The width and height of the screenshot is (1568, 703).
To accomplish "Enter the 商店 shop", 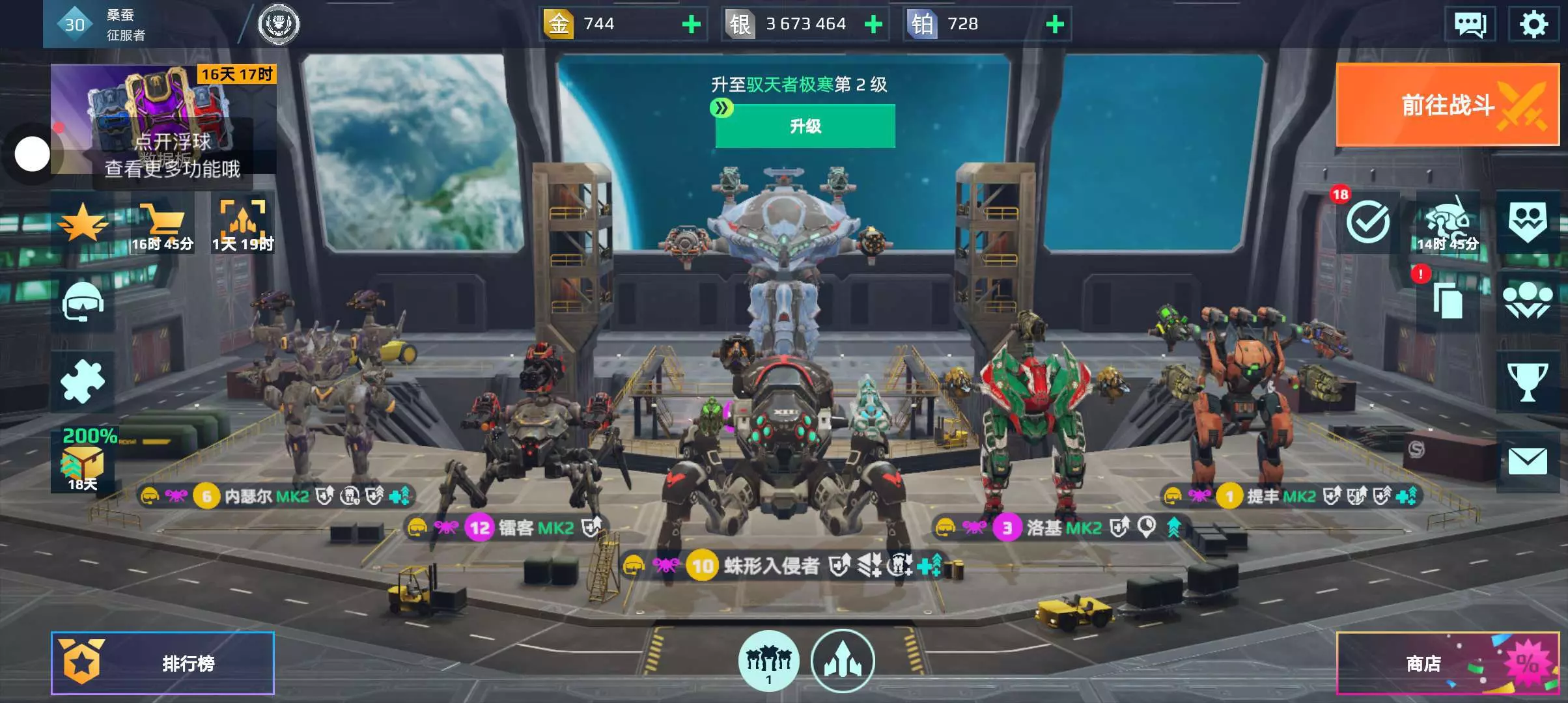I will 1447,663.
